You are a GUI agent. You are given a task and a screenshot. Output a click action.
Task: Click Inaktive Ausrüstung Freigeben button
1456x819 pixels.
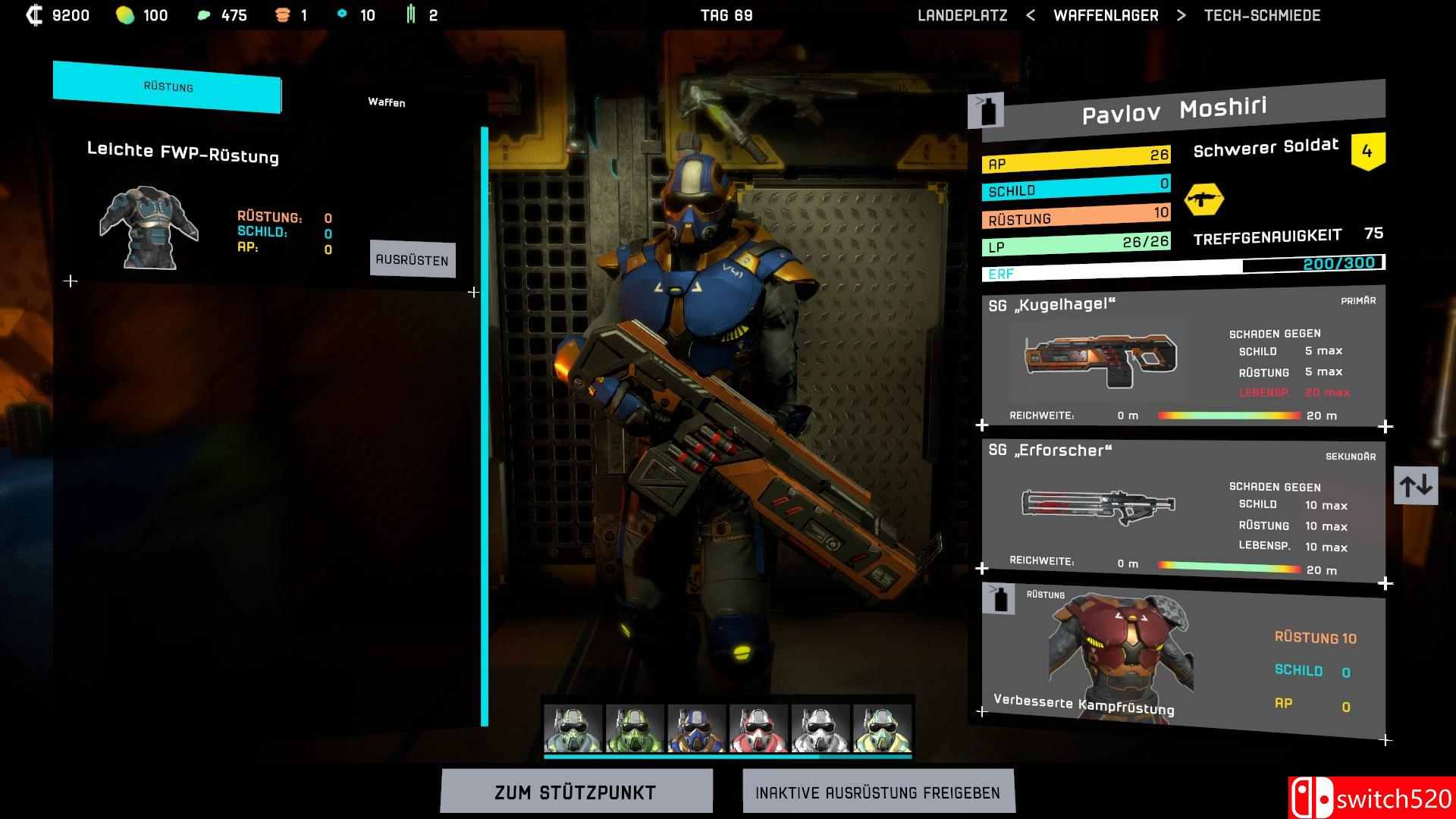[877, 792]
